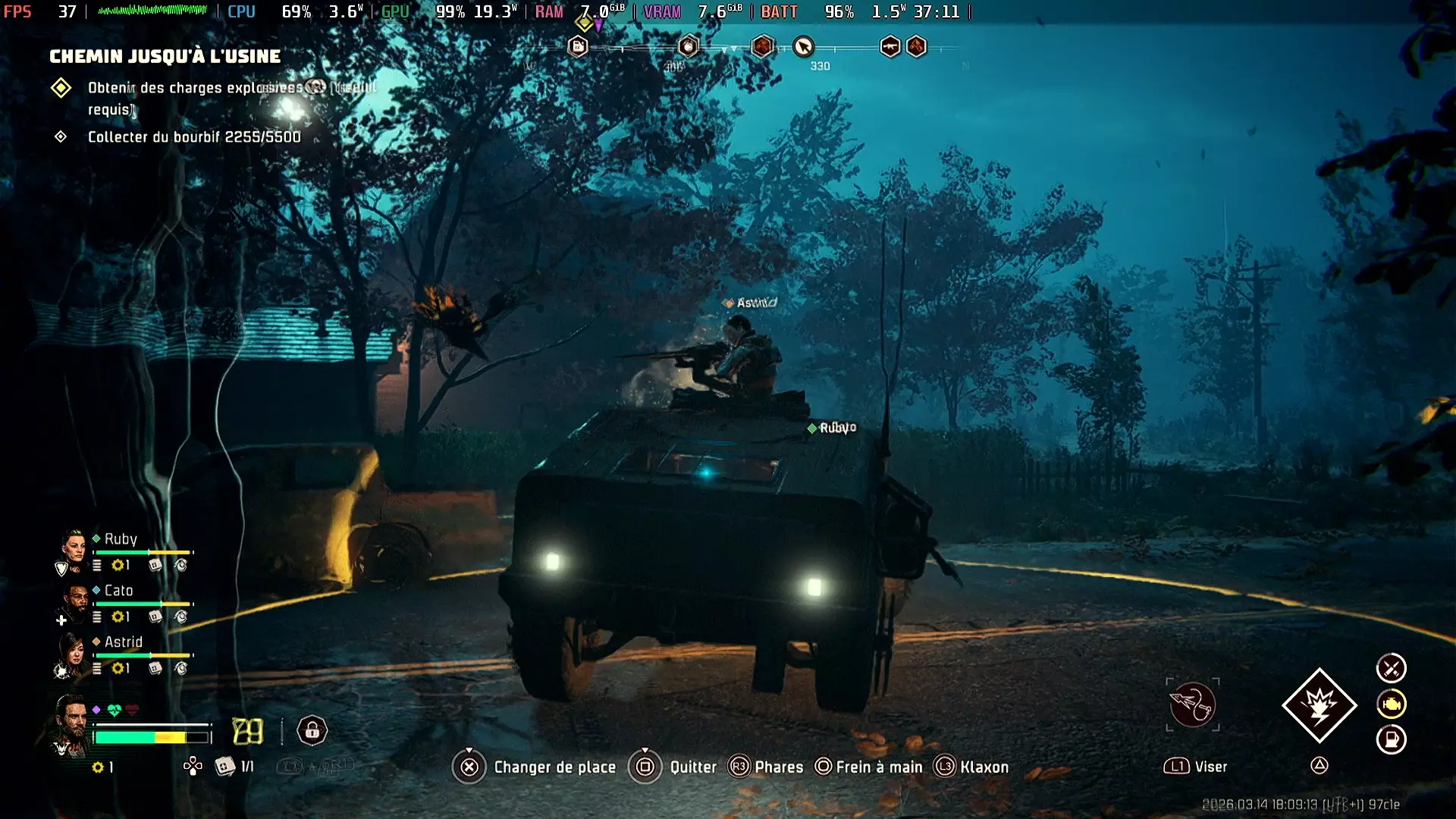The image size is (1456, 819).
Task: Click the fuel pump gauge icon
Action: [1391, 739]
